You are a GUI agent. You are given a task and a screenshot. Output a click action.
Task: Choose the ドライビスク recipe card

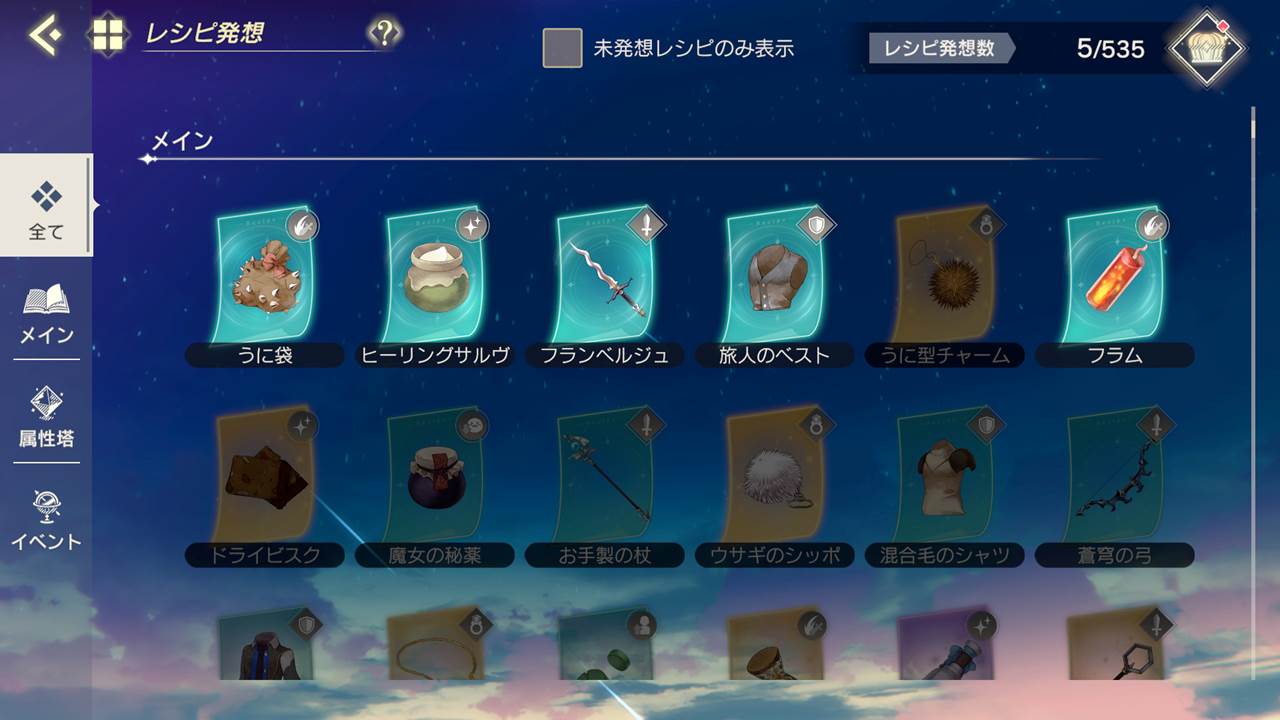pos(265,478)
